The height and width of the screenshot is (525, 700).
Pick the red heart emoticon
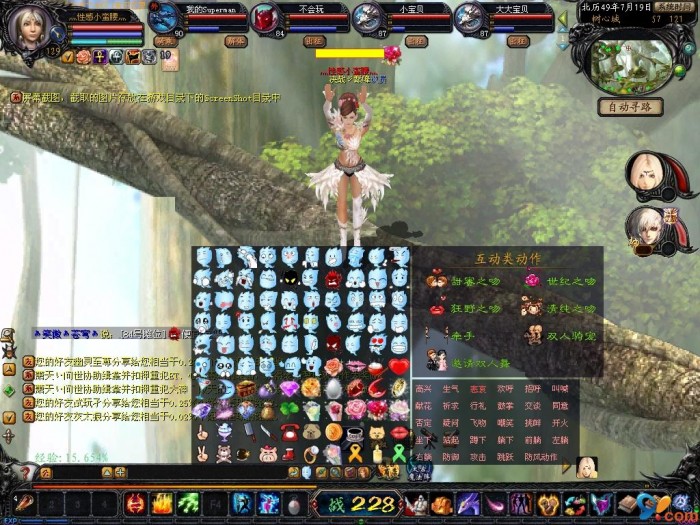tap(399, 366)
